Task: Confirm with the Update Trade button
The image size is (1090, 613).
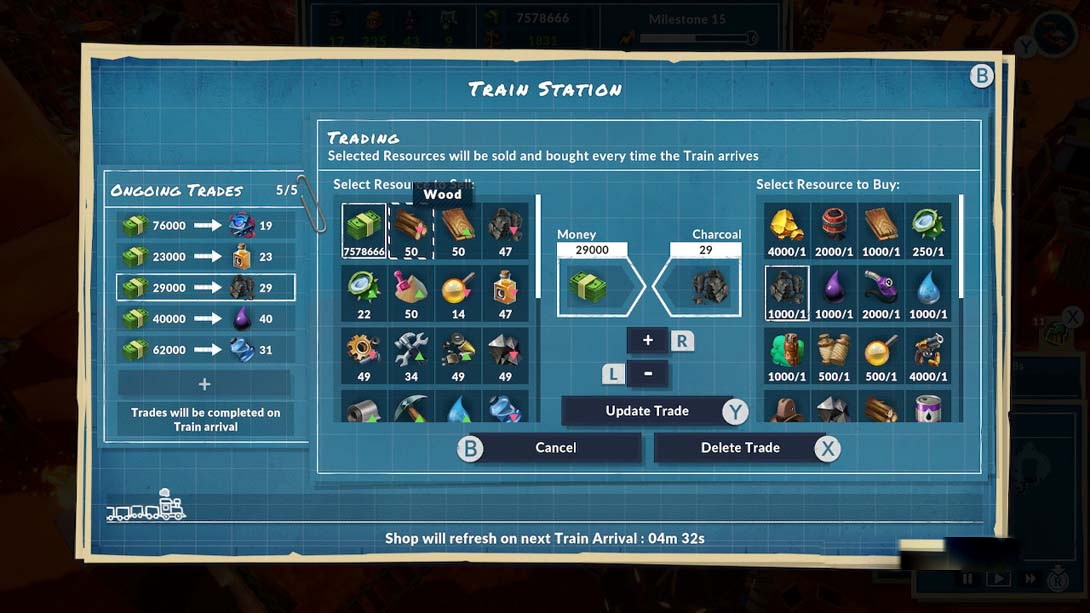Action: point(647,411)
